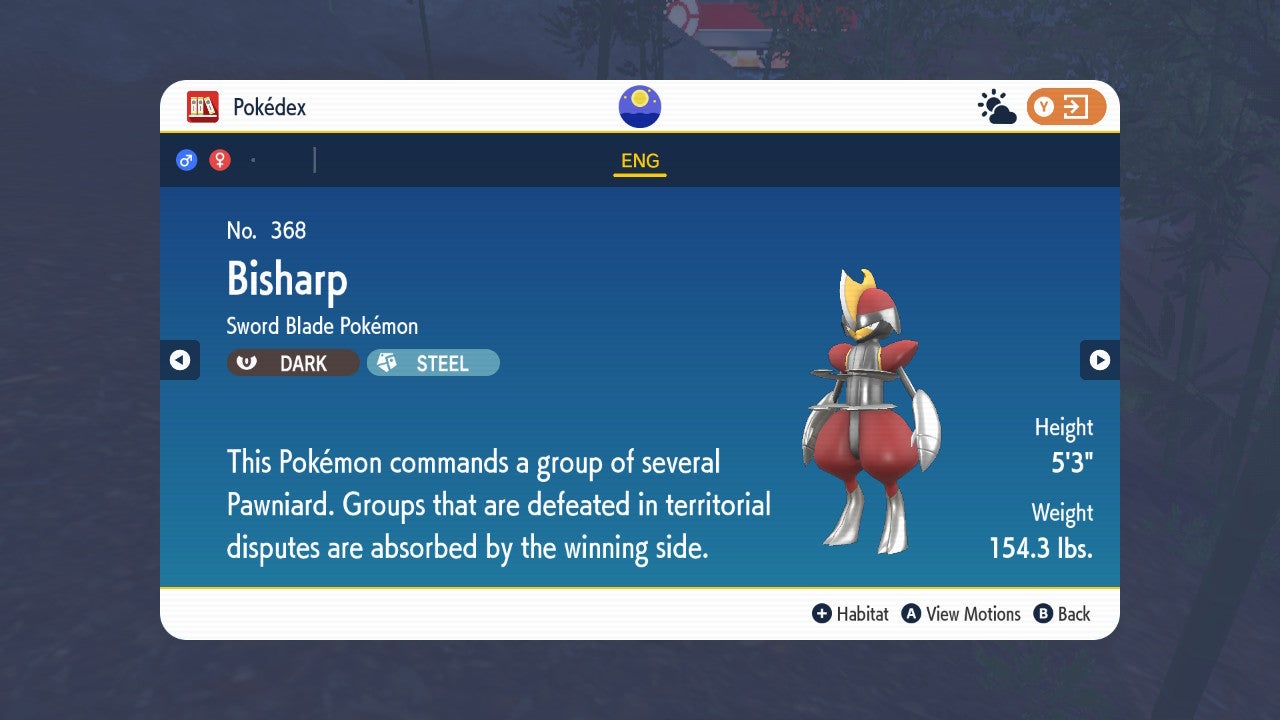The image size is (1280, 720).
Task: Switch to the ENG language tab
Action: click(639, 160)
